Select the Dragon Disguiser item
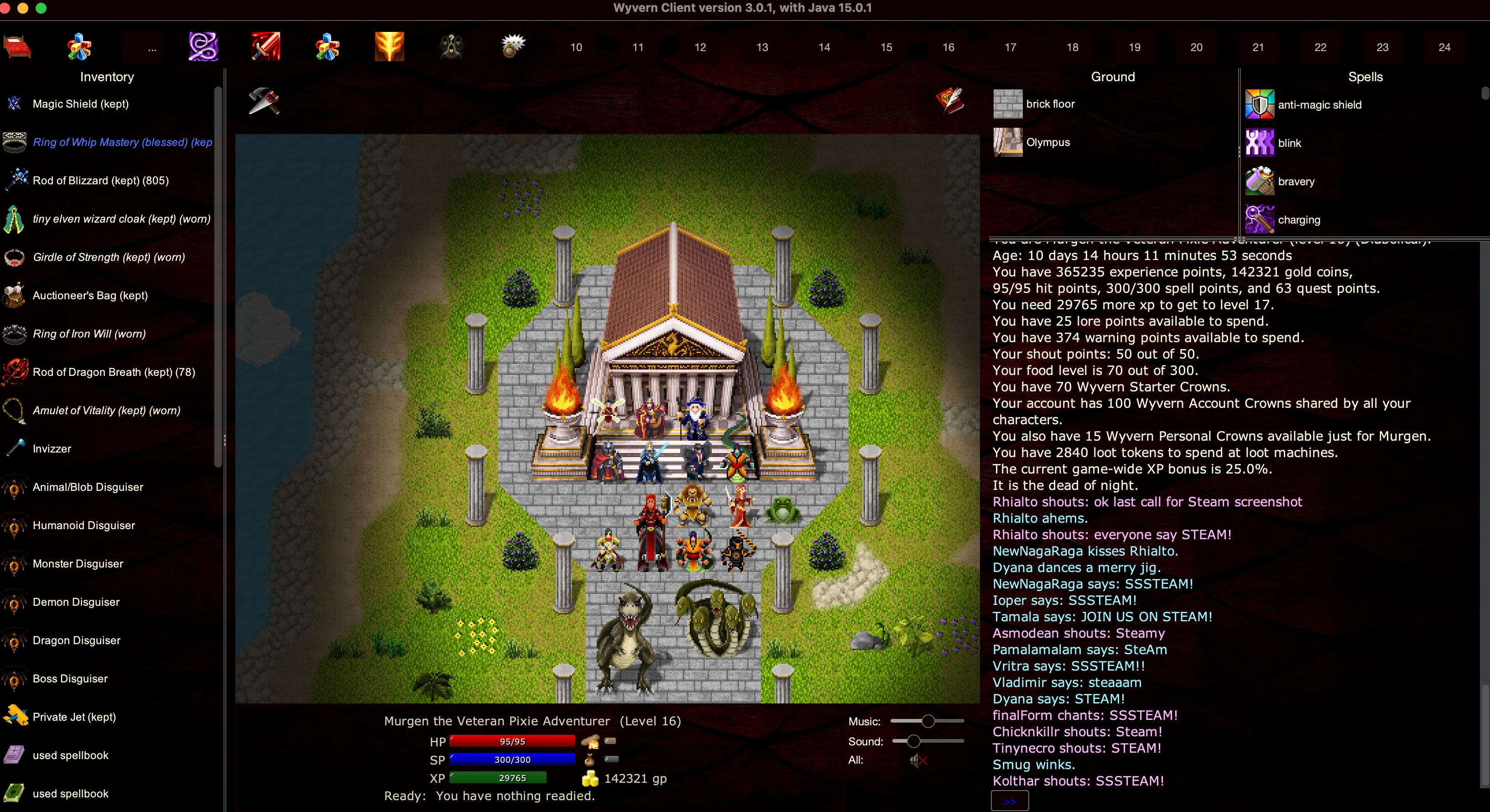The width and height of the screenshot is (1490, 812). tap(76, 640)
